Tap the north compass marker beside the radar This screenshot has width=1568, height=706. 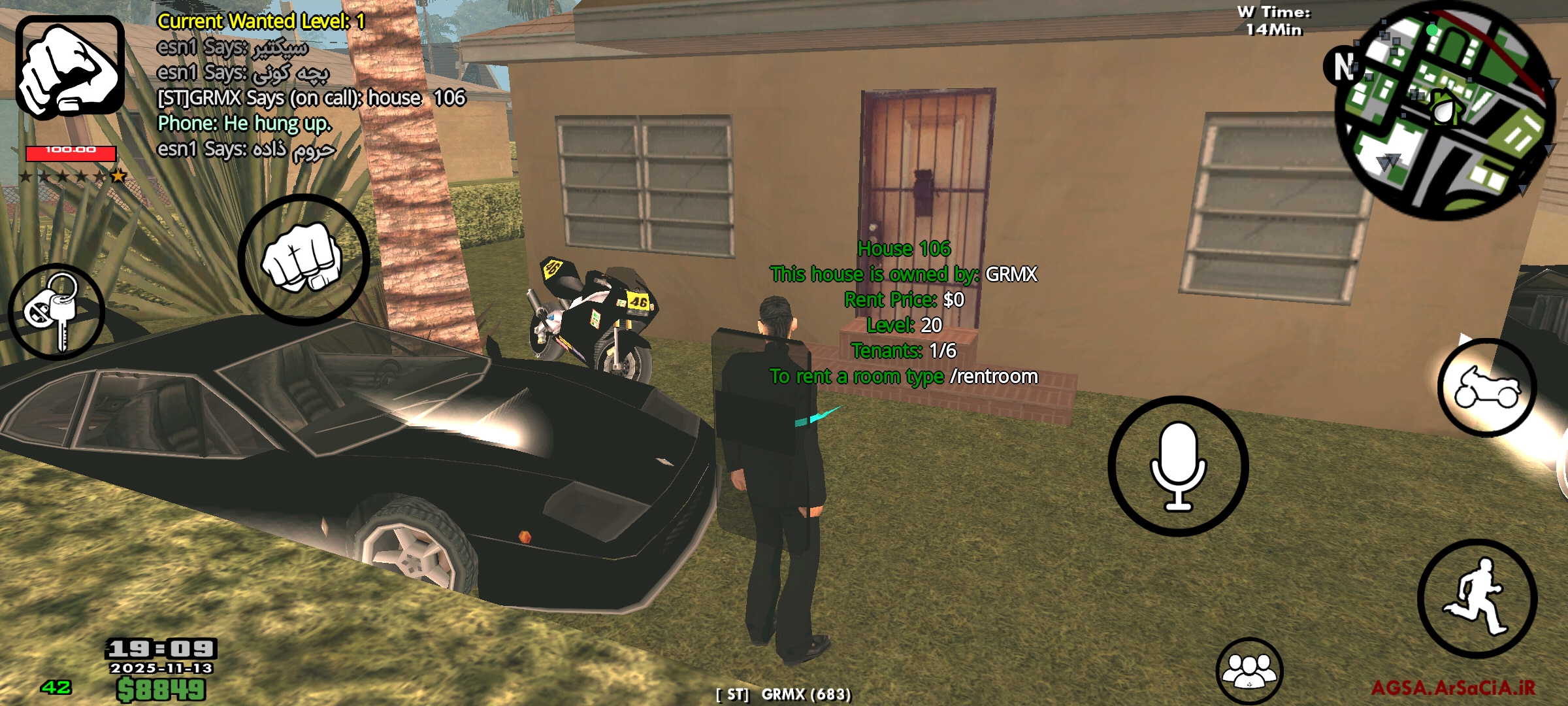point(1343,67)
